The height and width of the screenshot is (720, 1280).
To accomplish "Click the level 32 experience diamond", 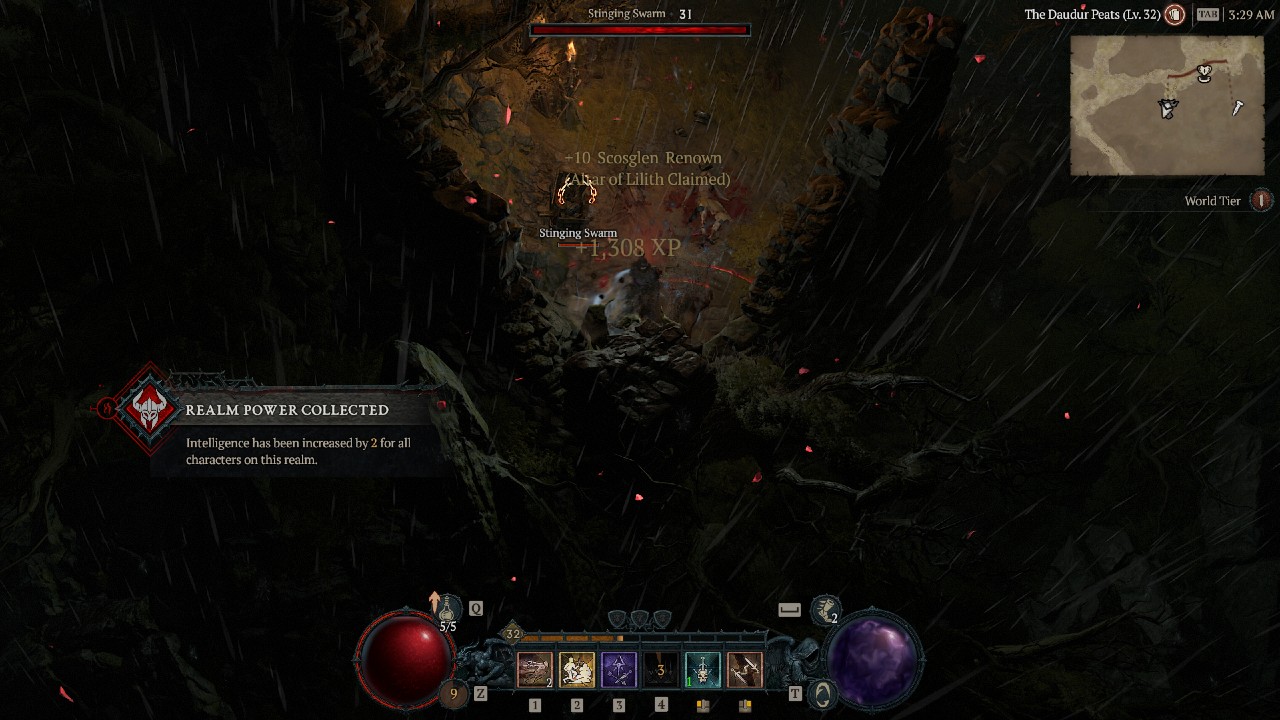I will coord(514,633).
